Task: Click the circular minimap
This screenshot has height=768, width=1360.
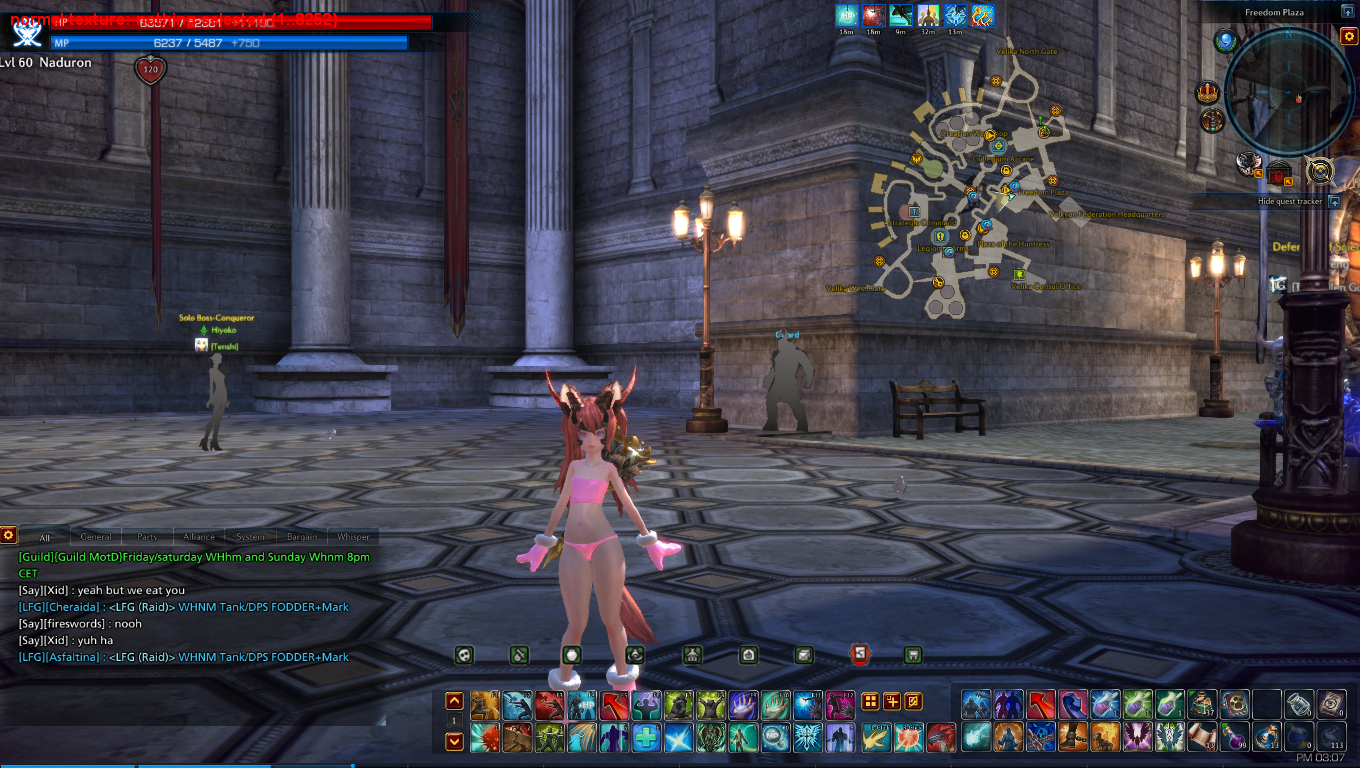Action: (x=1290, y=91)
